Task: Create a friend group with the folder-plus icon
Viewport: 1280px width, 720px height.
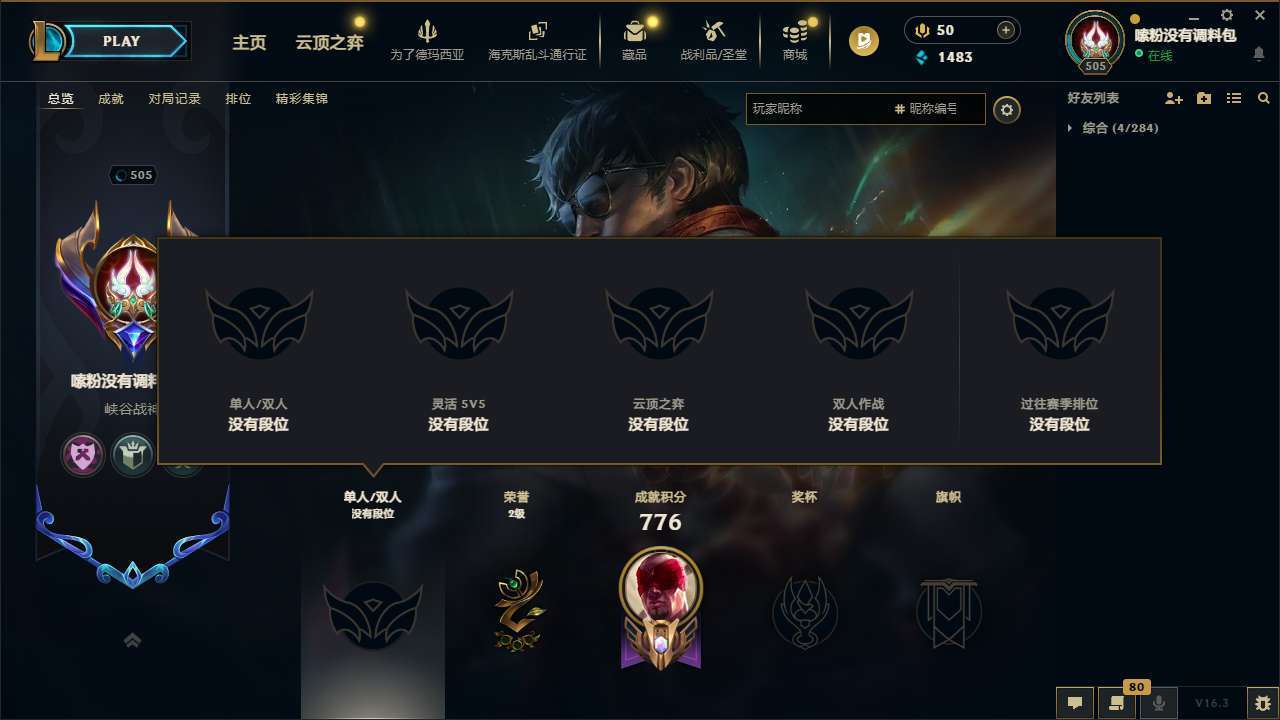Action: coord(1202,98)
